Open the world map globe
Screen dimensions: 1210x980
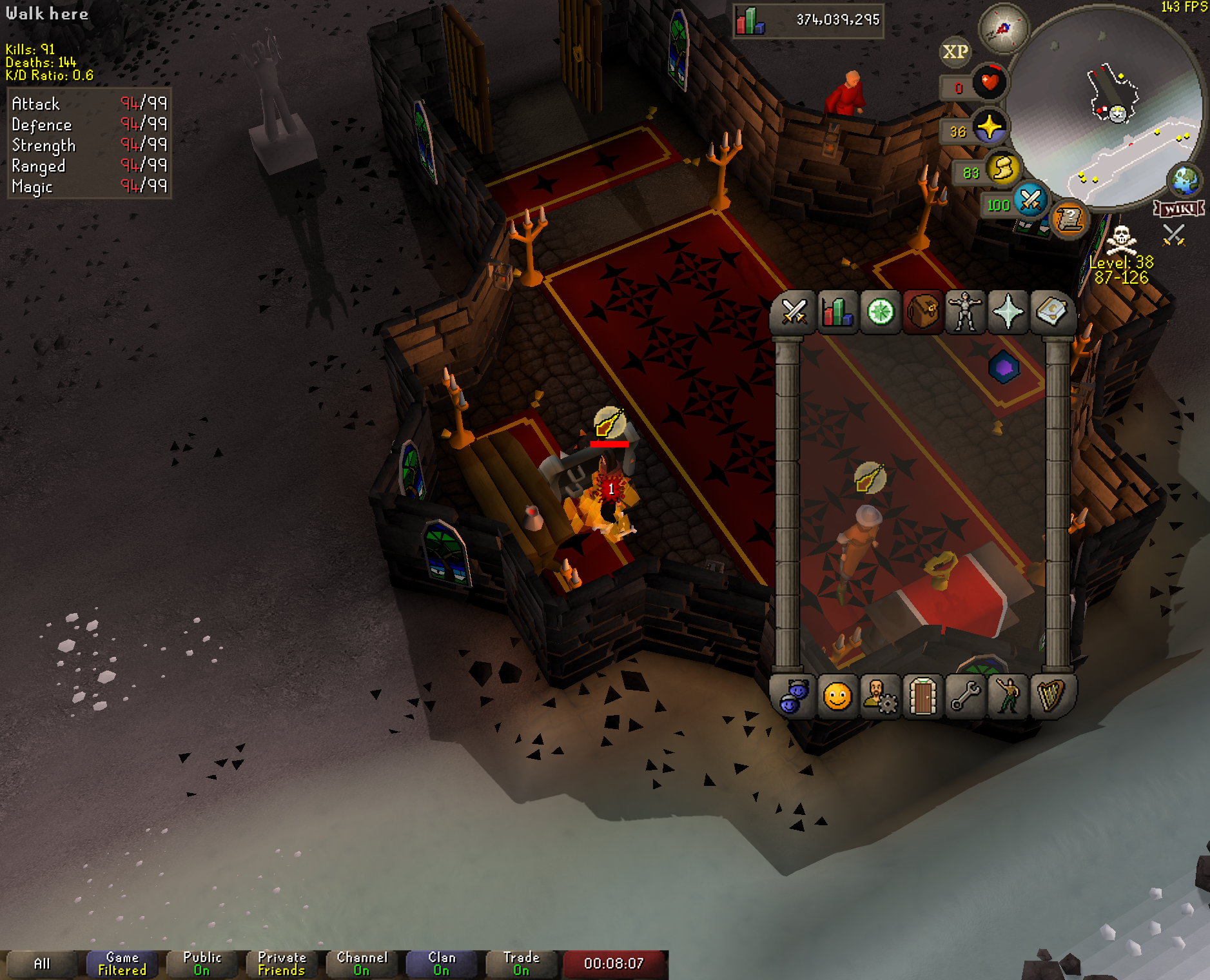tap(1186, 181)
